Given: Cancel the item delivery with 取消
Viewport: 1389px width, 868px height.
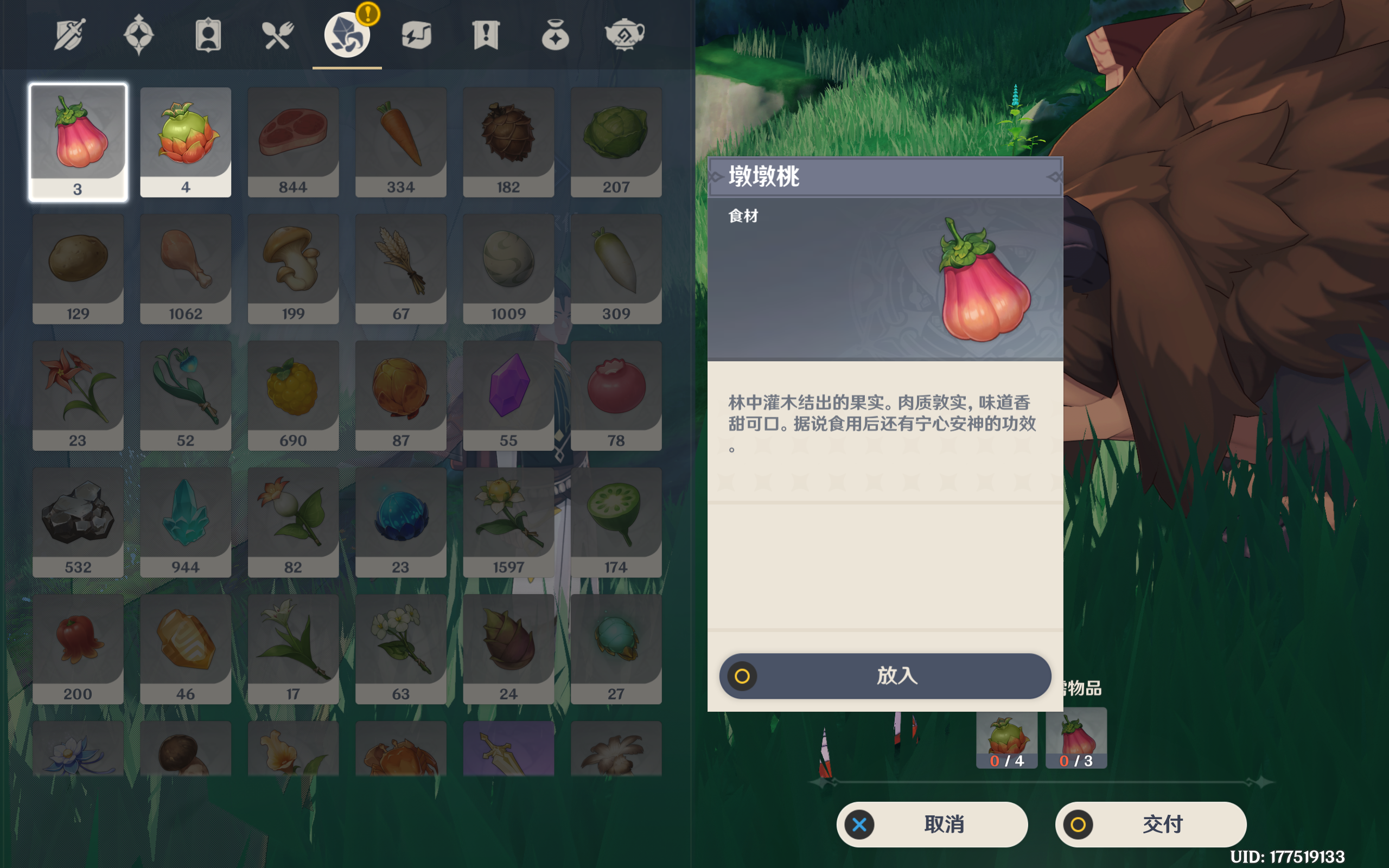Looking at the screenshot, I should pos(932,825).
